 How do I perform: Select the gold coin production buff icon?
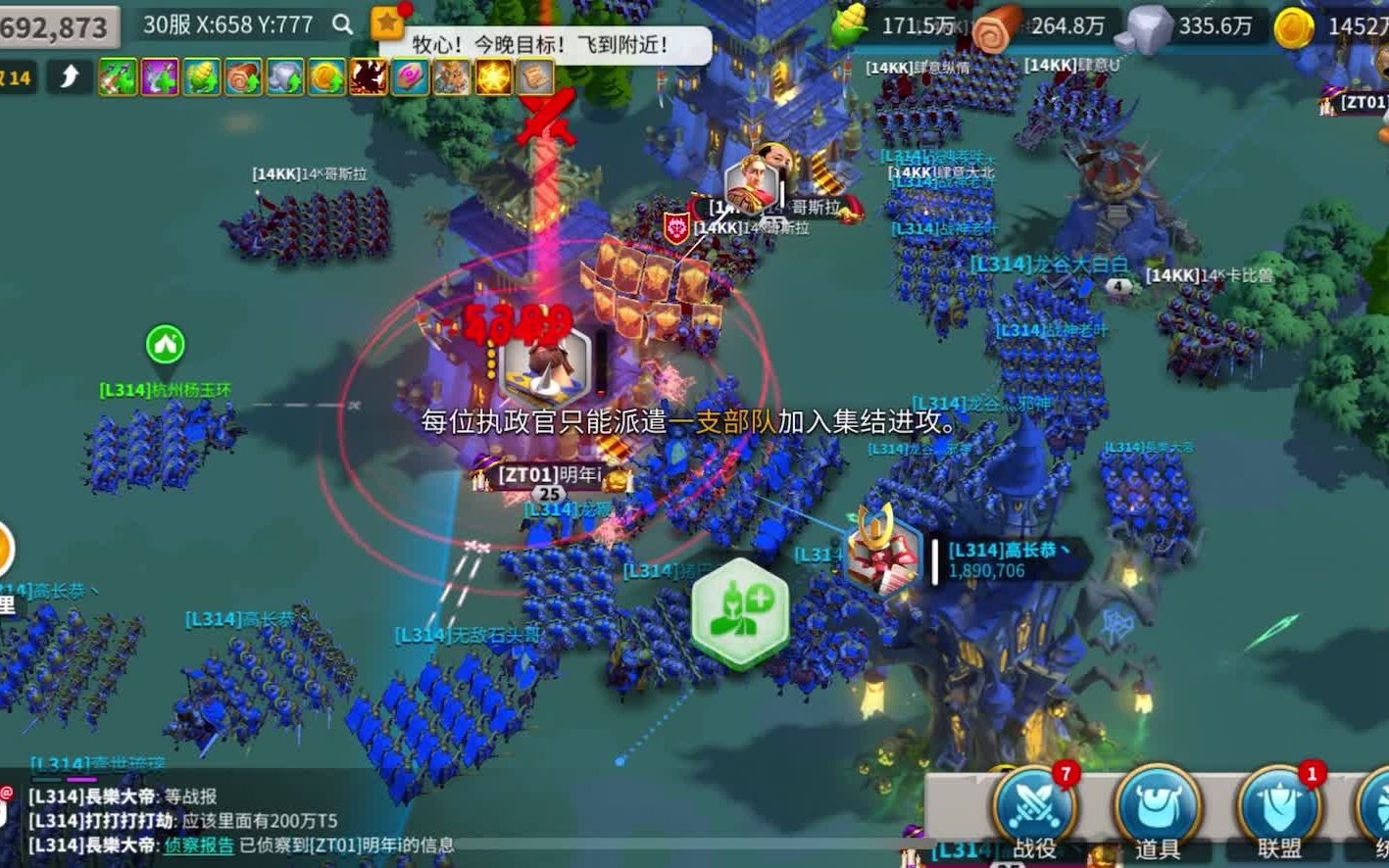326,77
